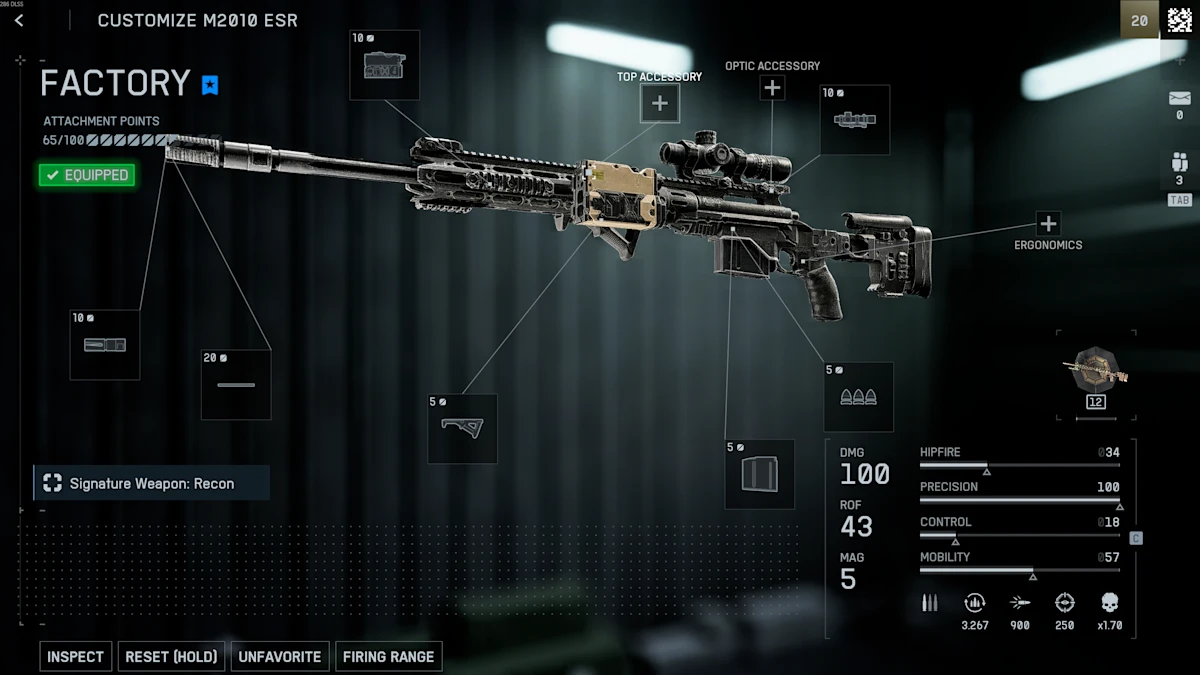The image size is (1200, 675).
Task: Select the scope optic attachment slot
Action: [x=855, y=120]
